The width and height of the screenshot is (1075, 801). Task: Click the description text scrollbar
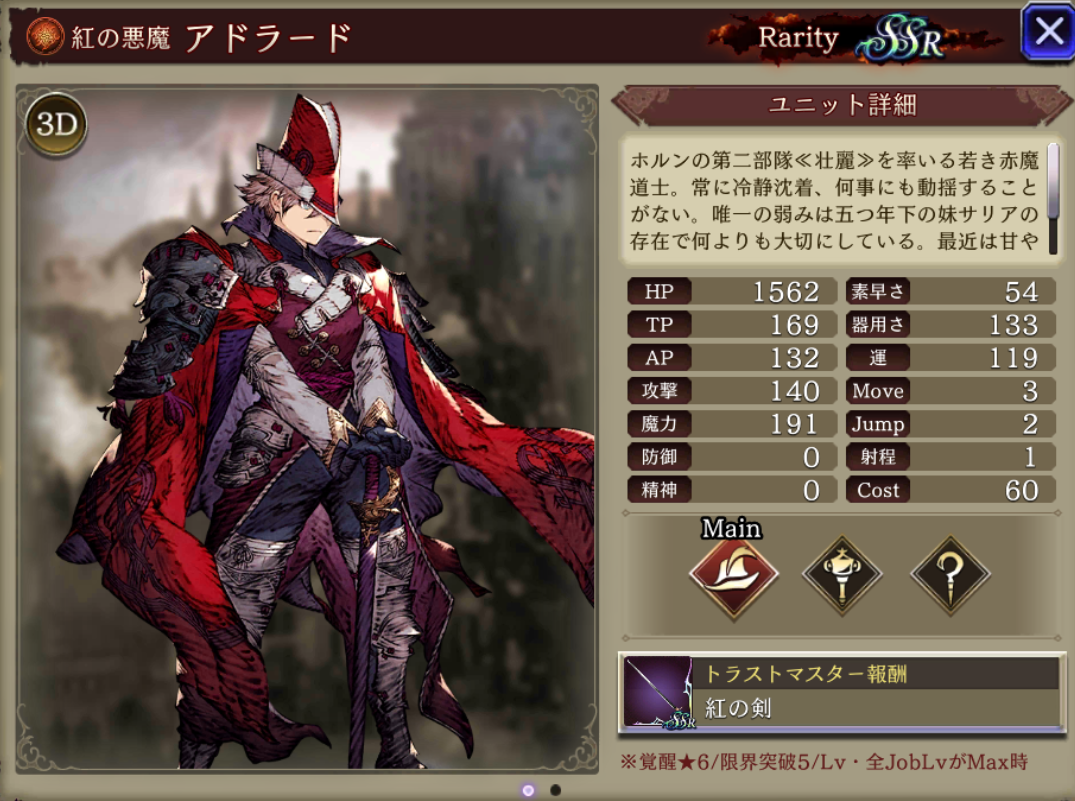[x=1052, y=182]
